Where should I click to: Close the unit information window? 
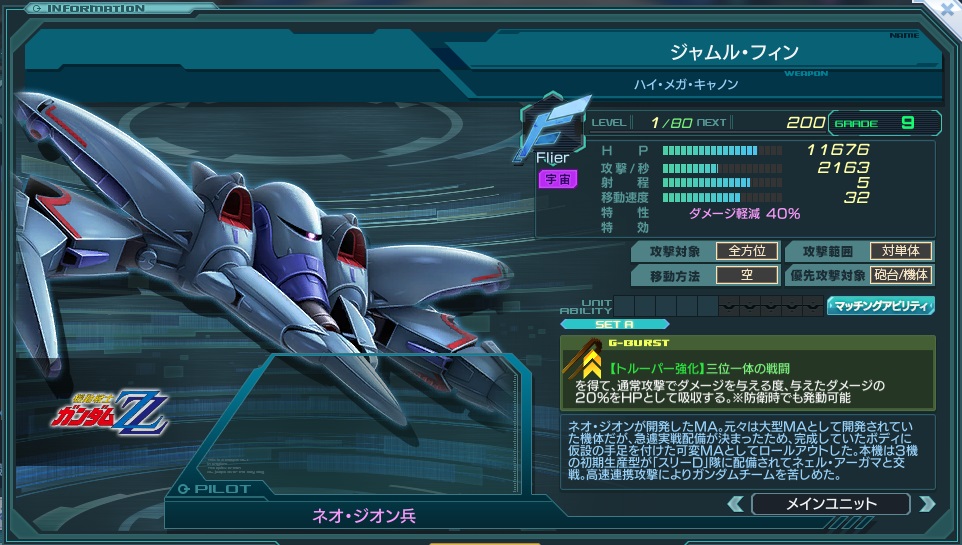[x=948, y=10]
